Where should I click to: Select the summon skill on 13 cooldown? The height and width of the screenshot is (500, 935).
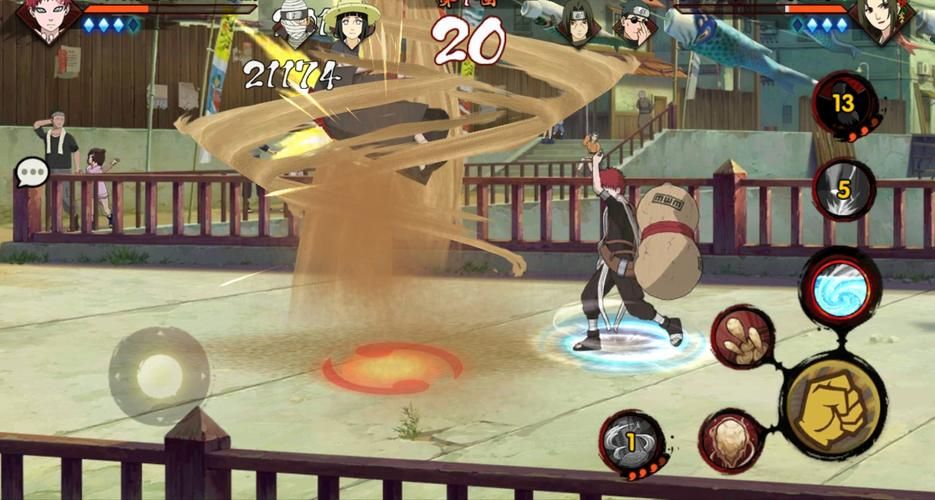click(x=845, y=106)
